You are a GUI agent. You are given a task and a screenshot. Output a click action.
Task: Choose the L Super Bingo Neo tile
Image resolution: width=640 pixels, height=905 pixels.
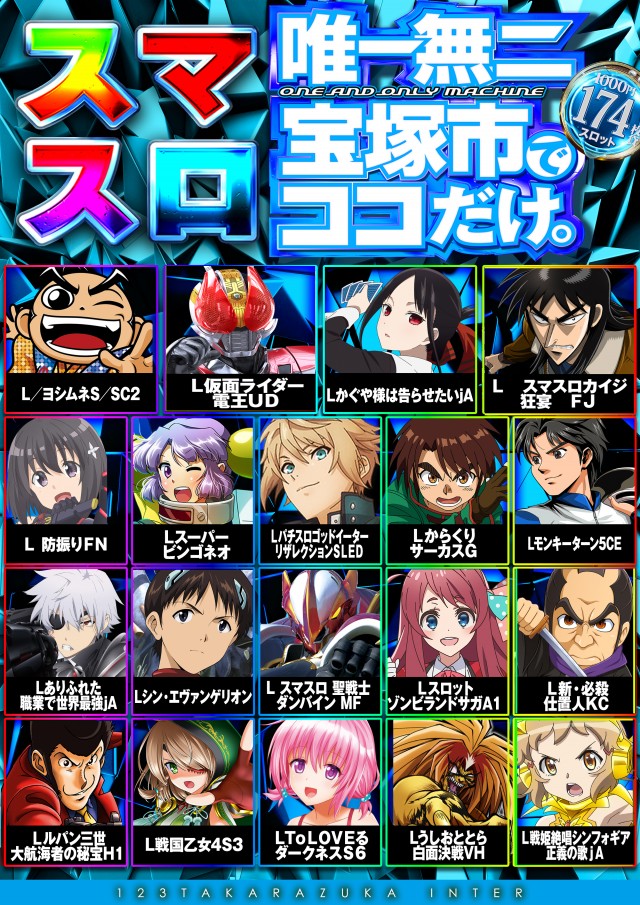tap(194, 491)
